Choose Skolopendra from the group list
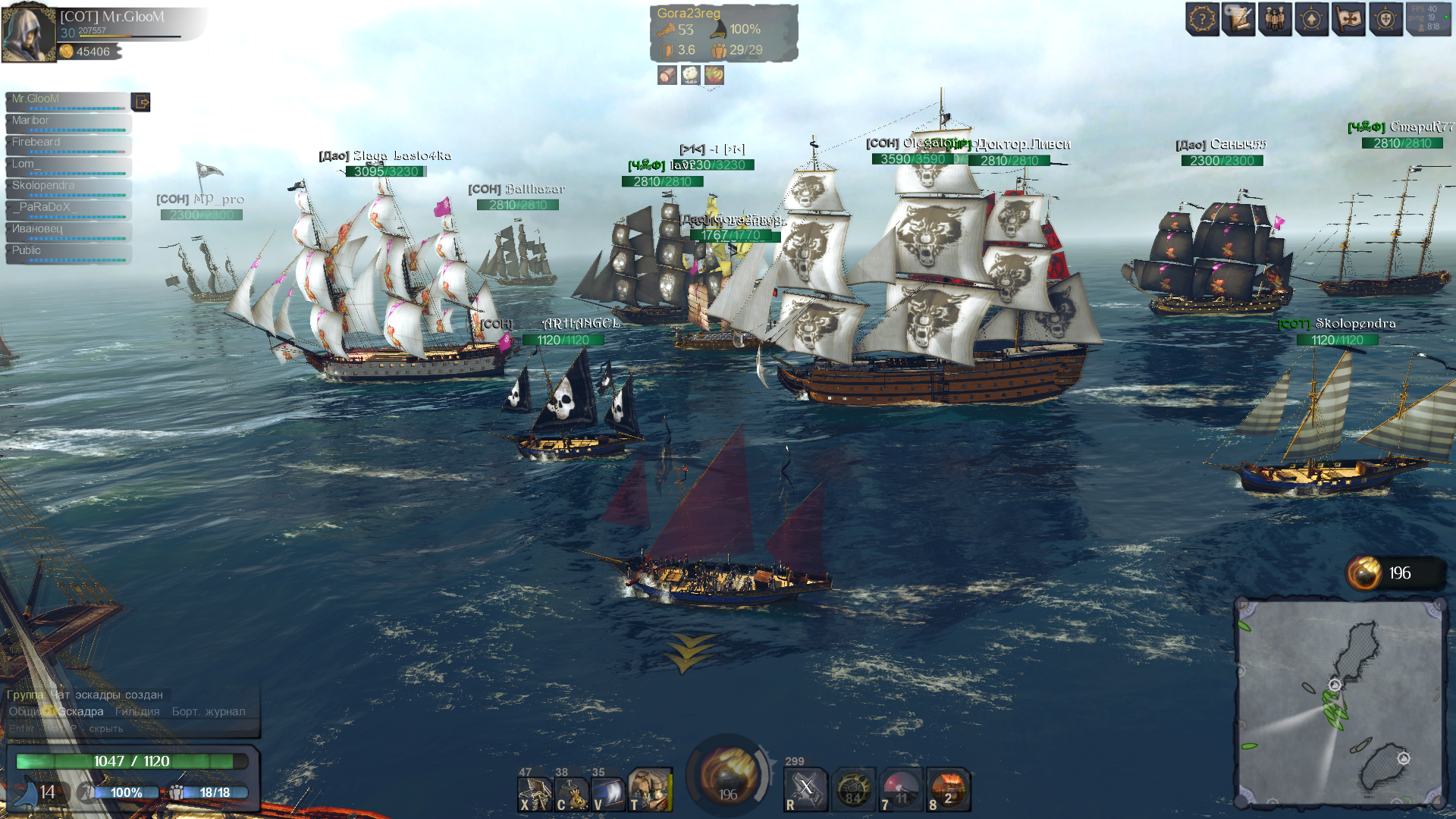 pos(67,186)
